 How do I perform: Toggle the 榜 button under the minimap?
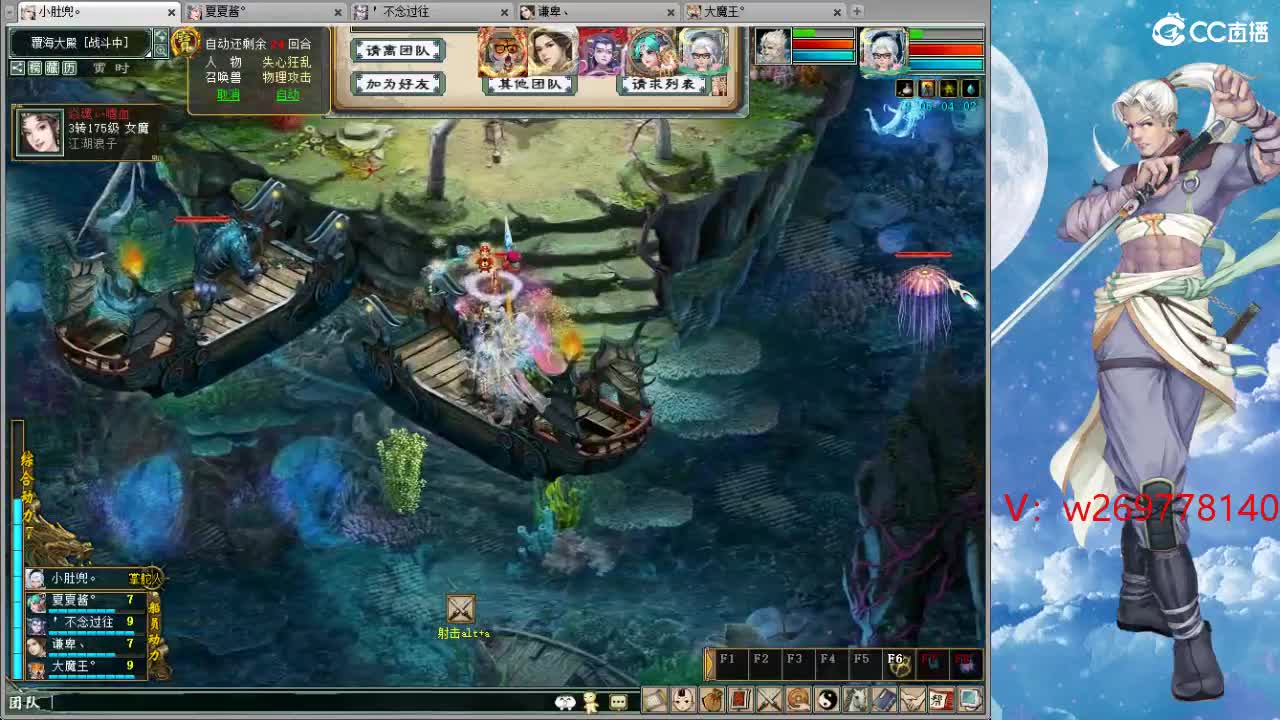(x=33, y=66)
